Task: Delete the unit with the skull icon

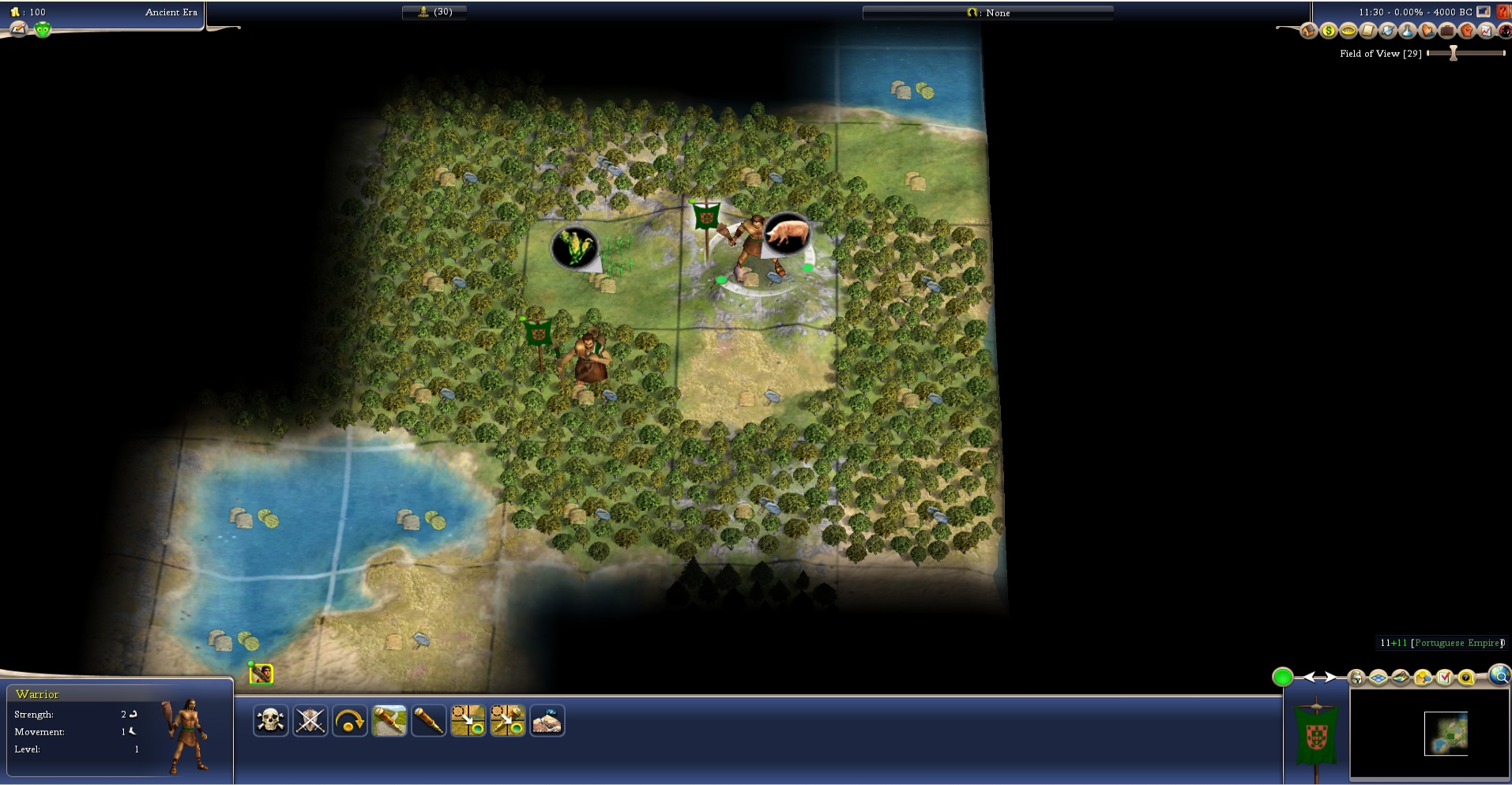Action: pos(270,720)
